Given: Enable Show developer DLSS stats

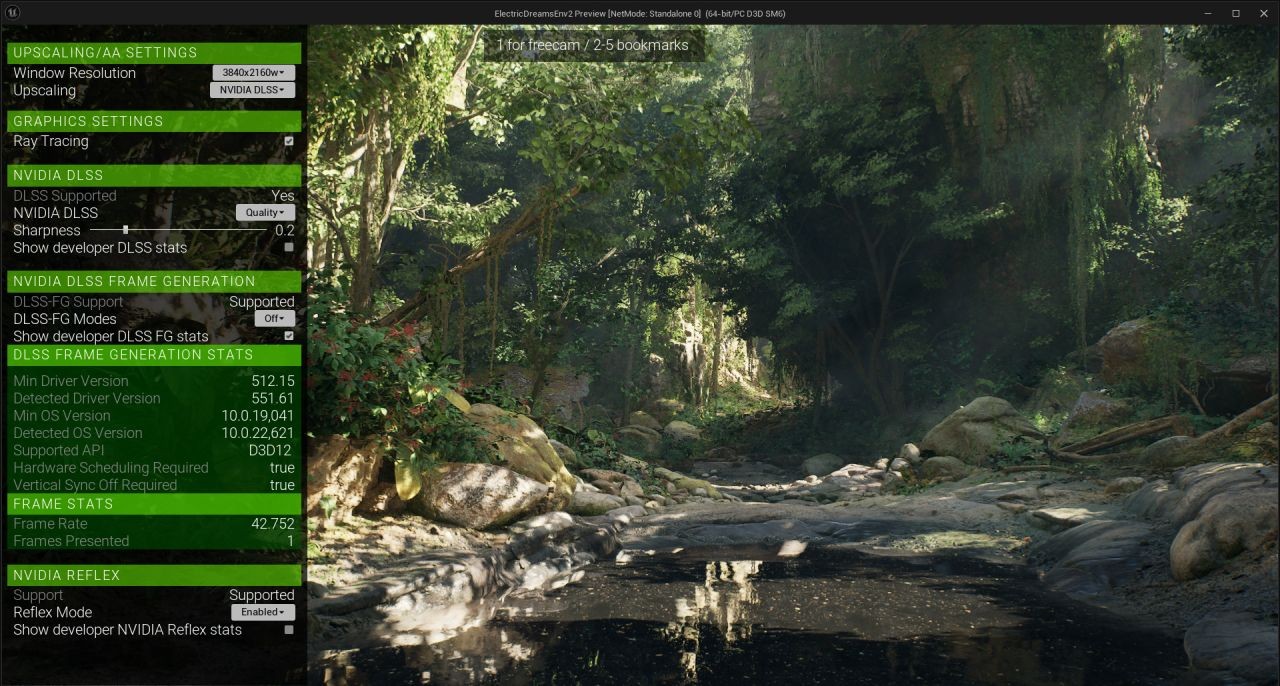Looking at the screenshot, I should 289,247.
